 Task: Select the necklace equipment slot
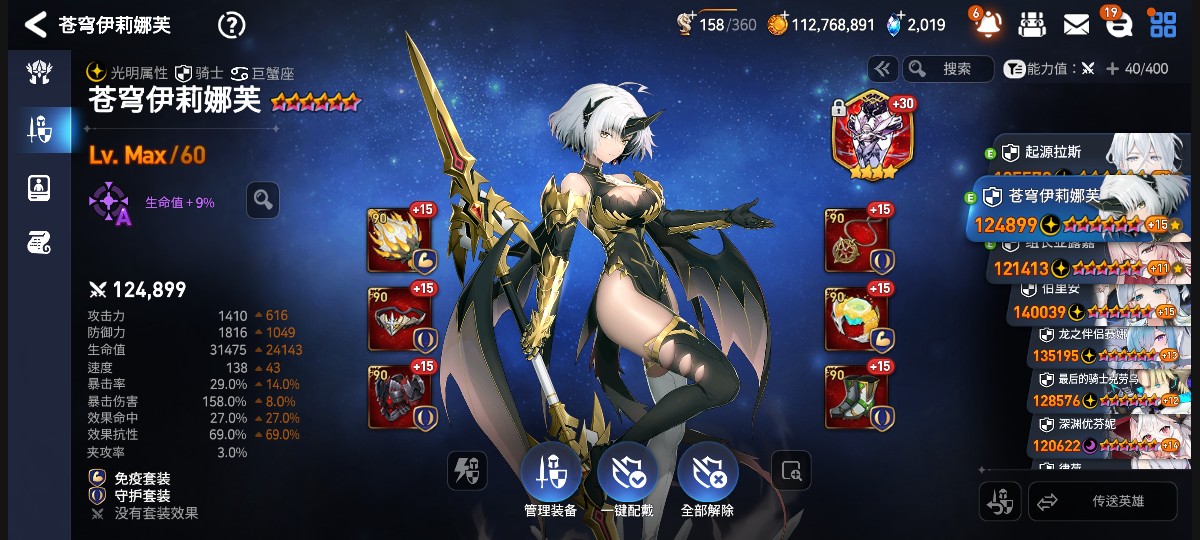pos(857,241)
